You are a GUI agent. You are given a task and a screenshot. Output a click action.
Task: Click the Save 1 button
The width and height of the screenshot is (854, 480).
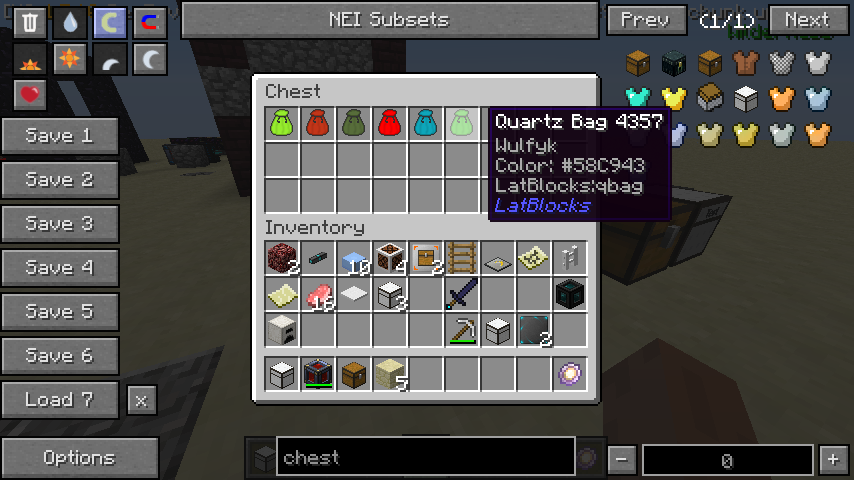point(59,136)
